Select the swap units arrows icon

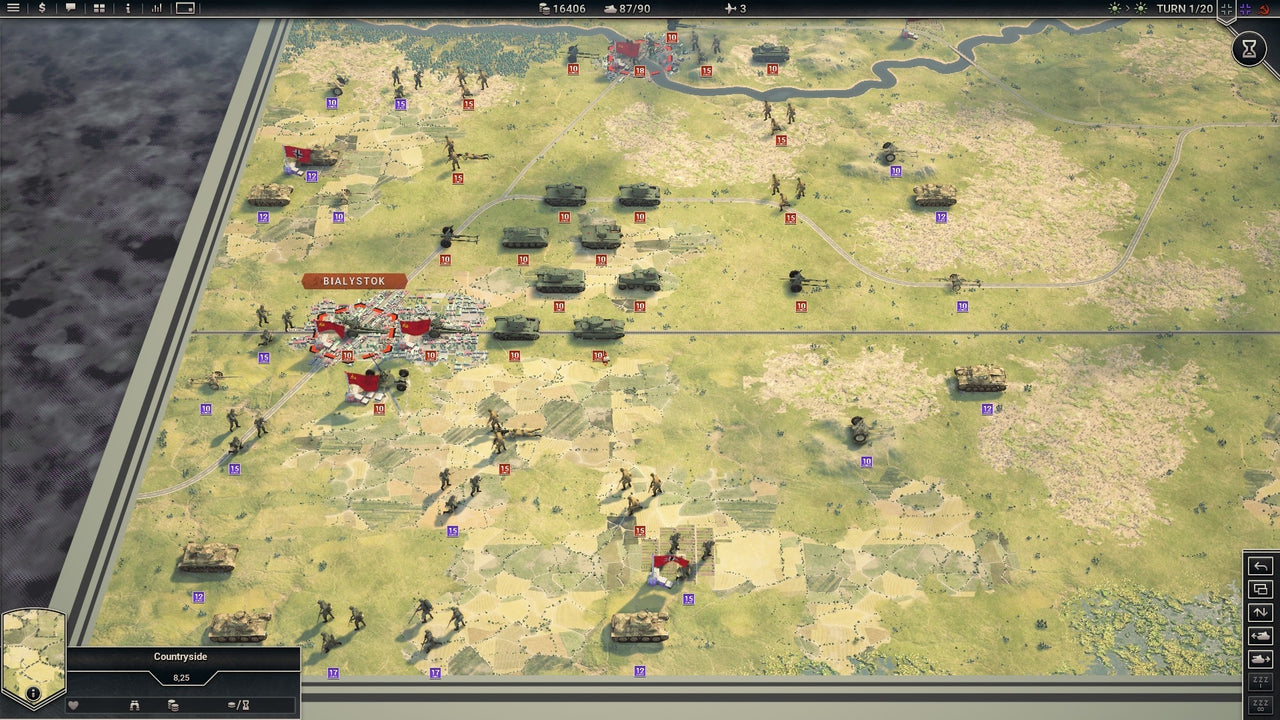1261,612
